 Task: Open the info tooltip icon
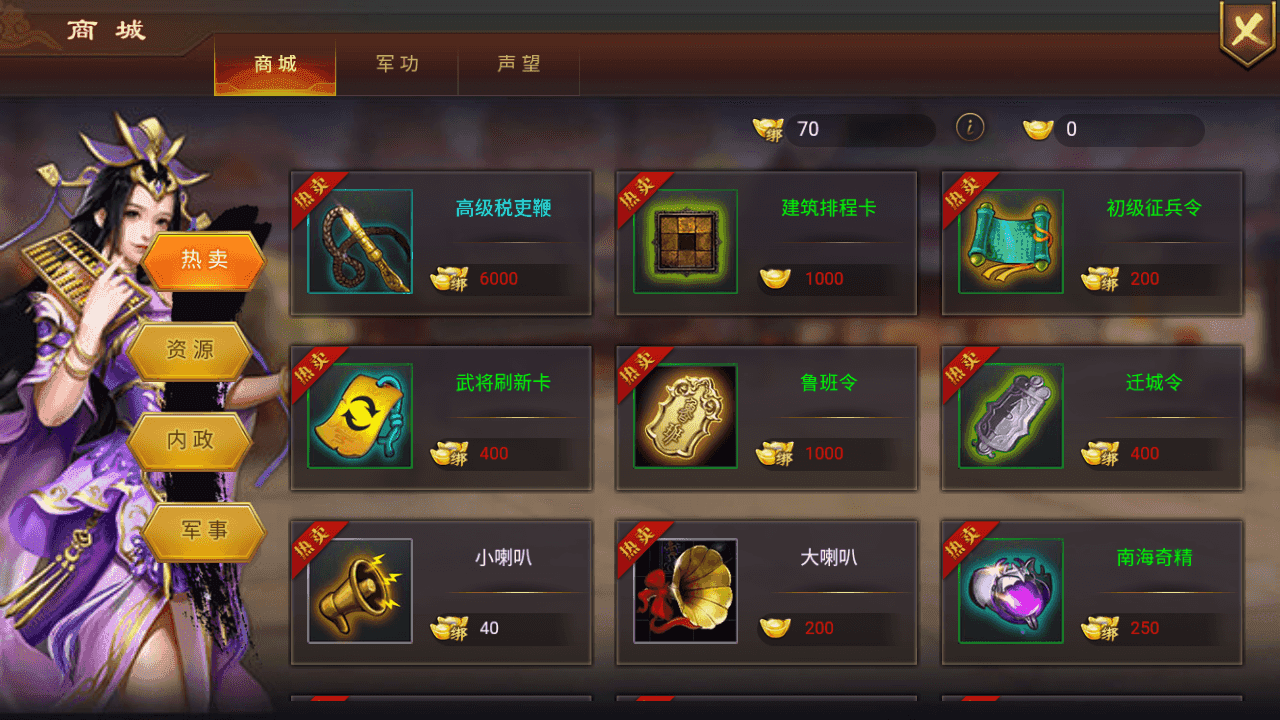coord(970,129)
